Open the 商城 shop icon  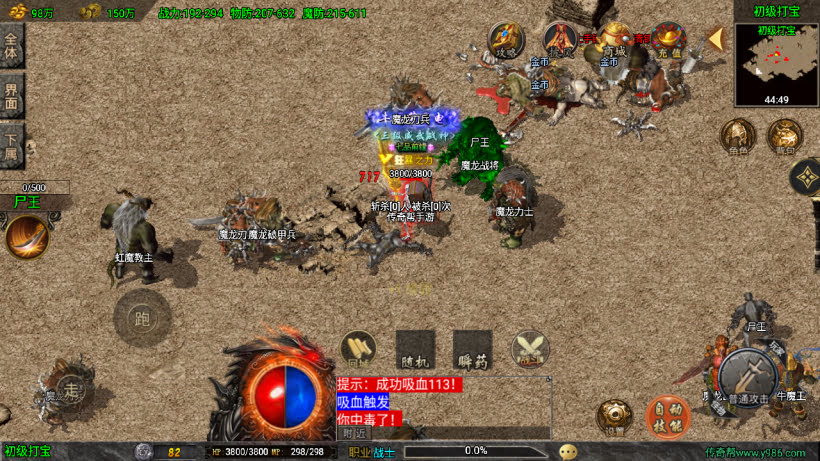pyautogui.click(x=613, y=40)
